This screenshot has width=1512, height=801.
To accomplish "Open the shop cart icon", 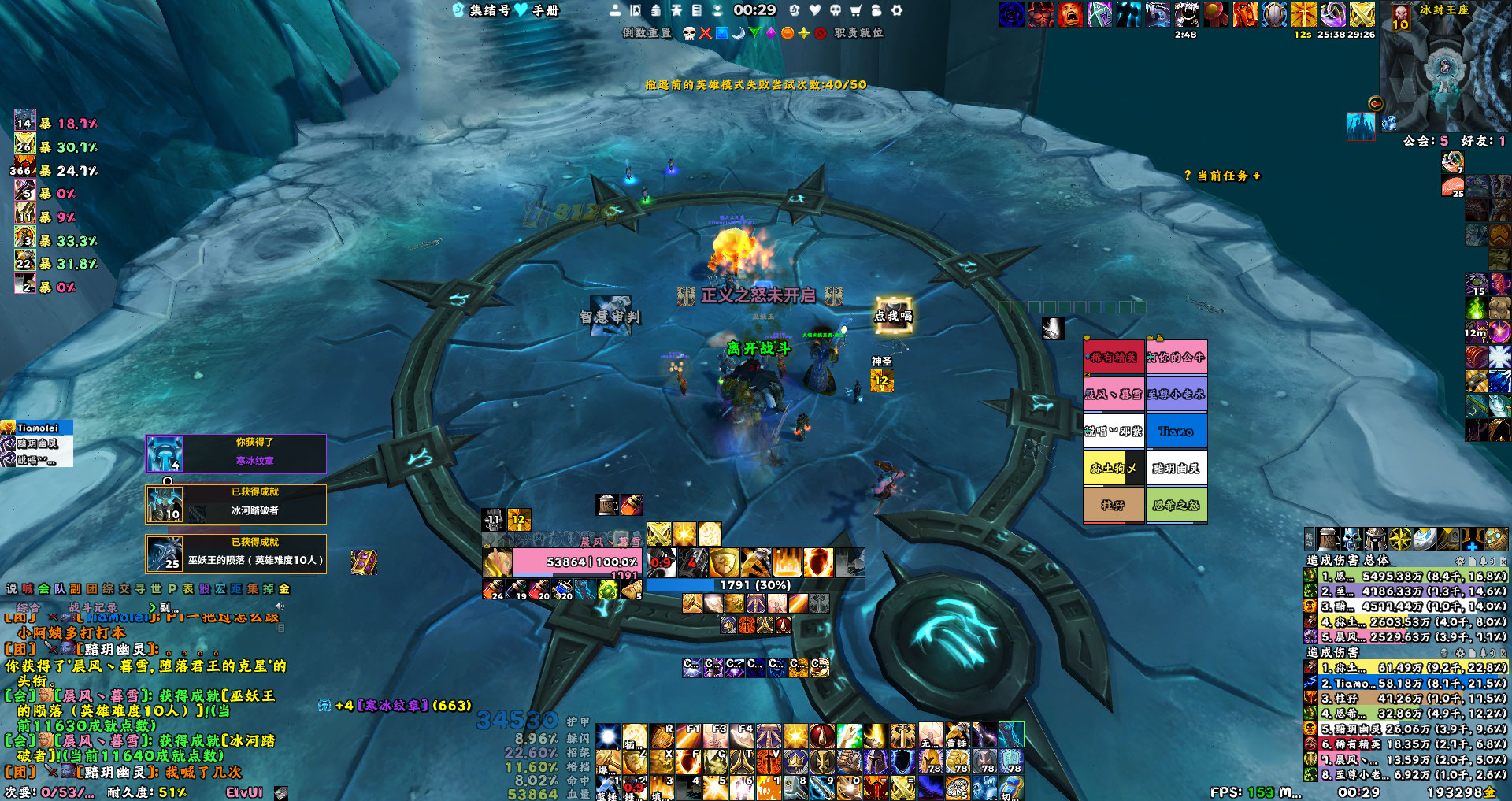I will pos(855,10).
